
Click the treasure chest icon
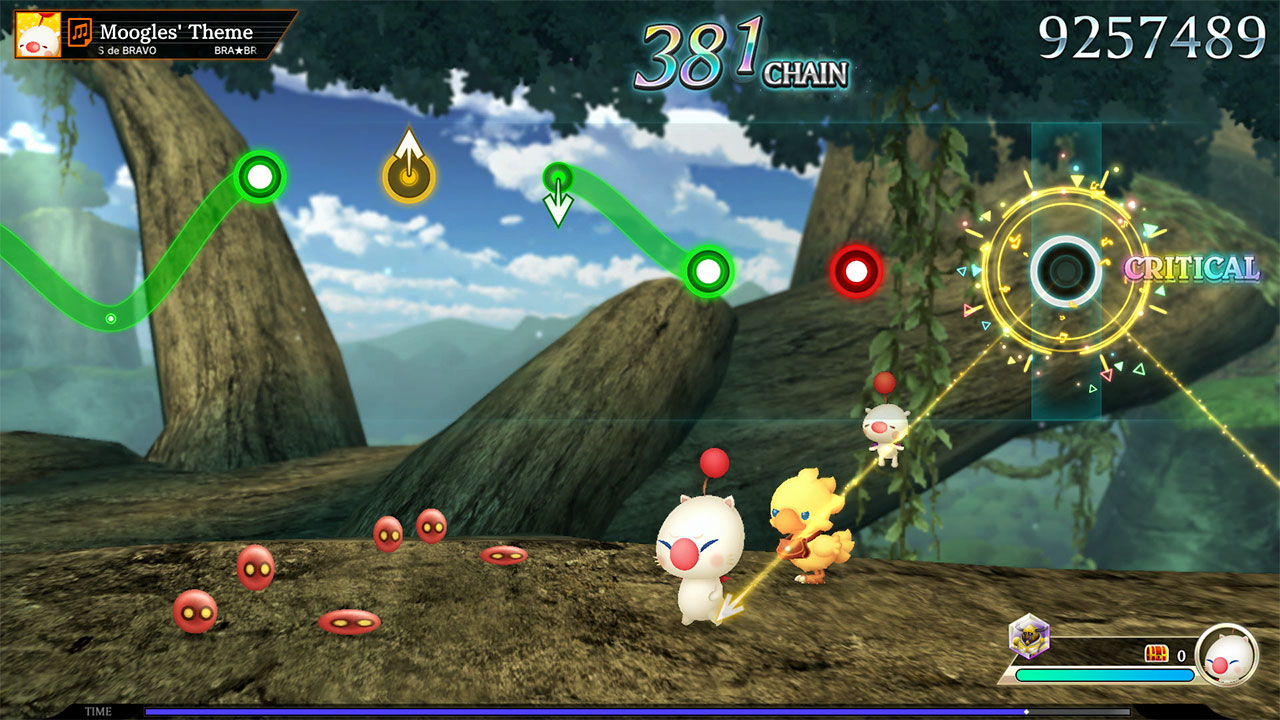click(x=1156, y=654)
